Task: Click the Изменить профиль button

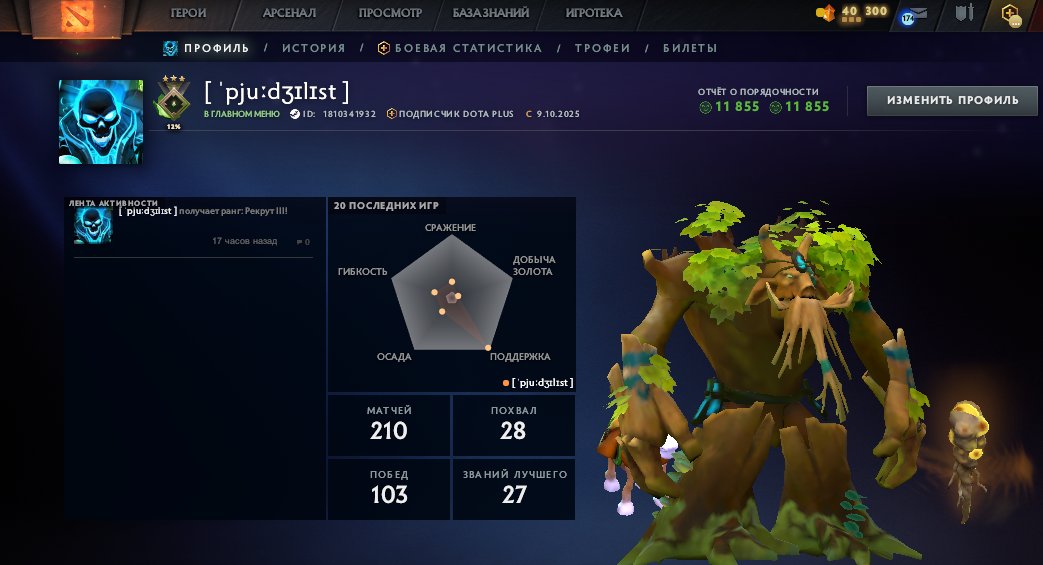Action: [x=952, y=100]
